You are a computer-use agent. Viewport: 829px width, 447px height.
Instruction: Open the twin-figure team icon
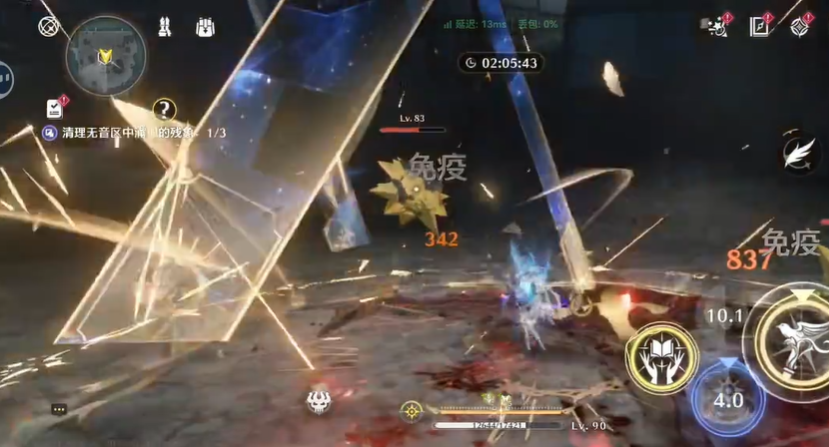164,27
